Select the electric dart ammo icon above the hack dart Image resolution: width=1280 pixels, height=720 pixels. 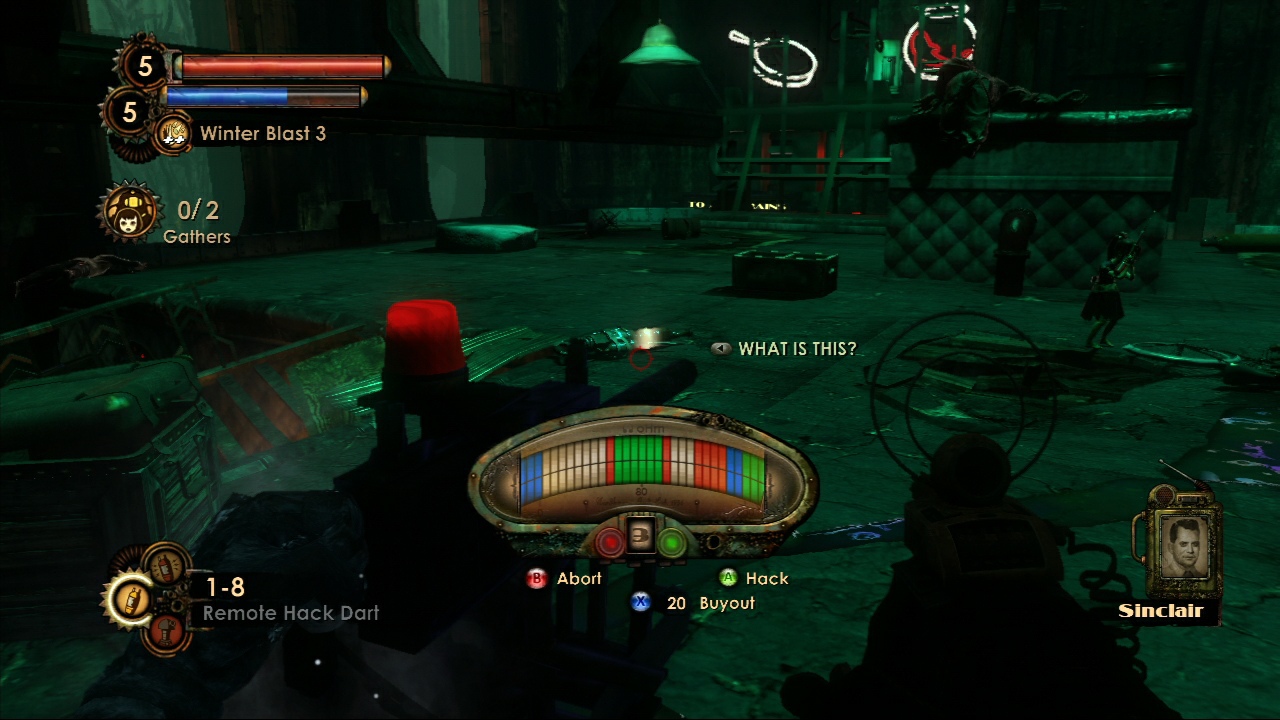[165, 566]
